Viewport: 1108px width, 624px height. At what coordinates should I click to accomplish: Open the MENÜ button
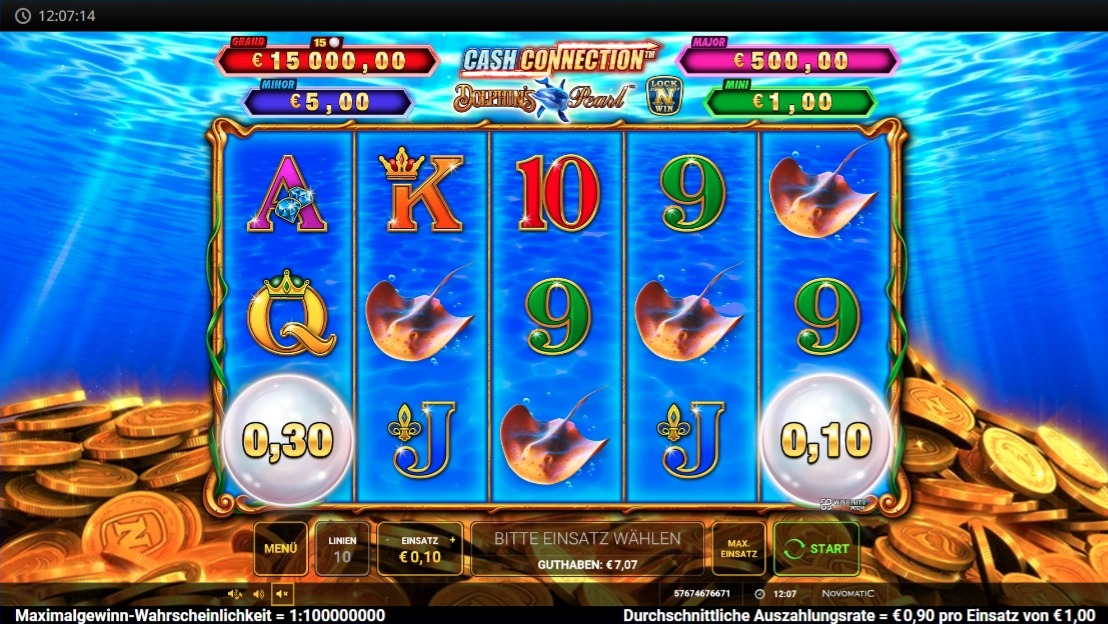(281, 549)
